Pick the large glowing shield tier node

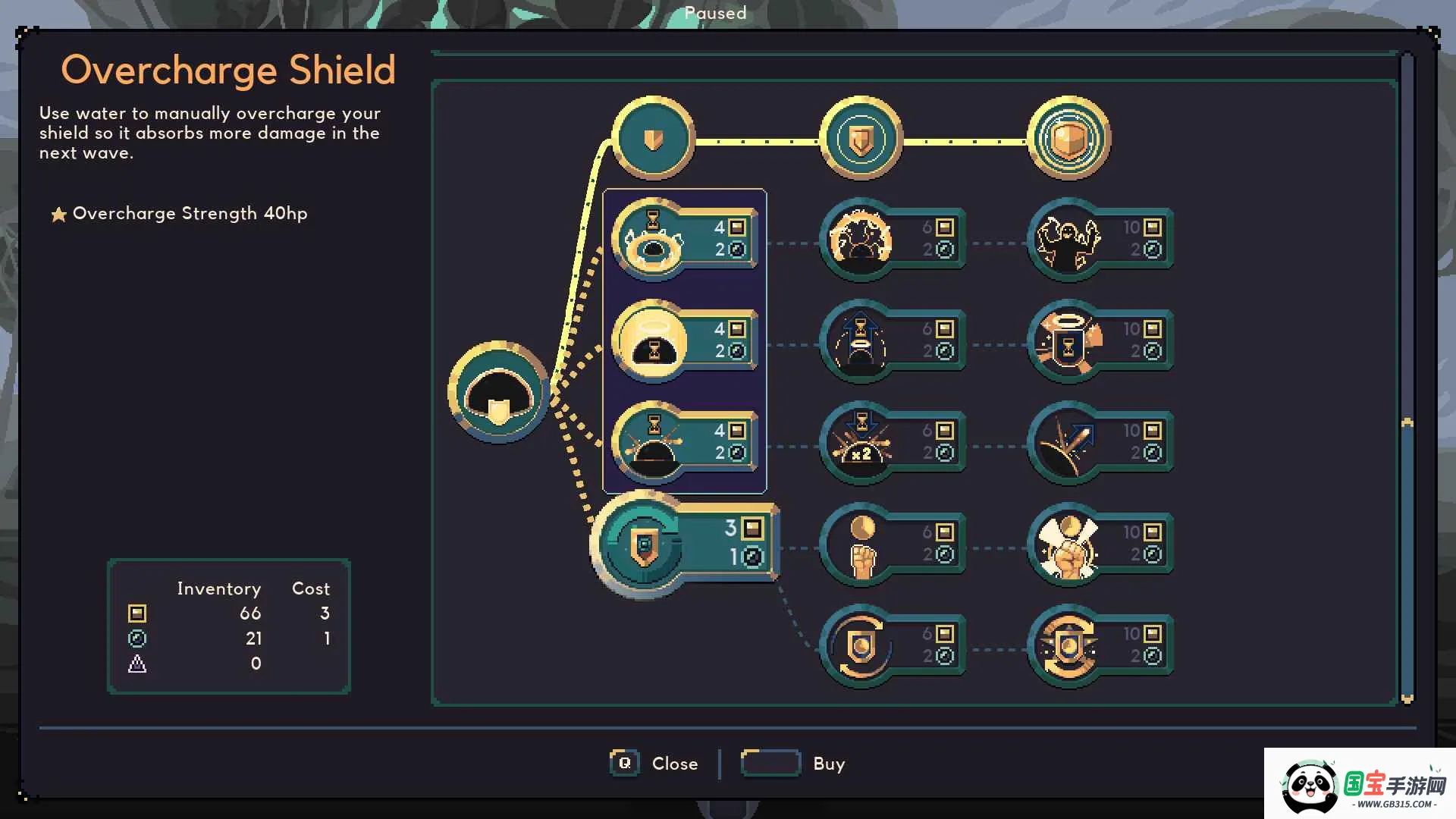pos(1068,139)
